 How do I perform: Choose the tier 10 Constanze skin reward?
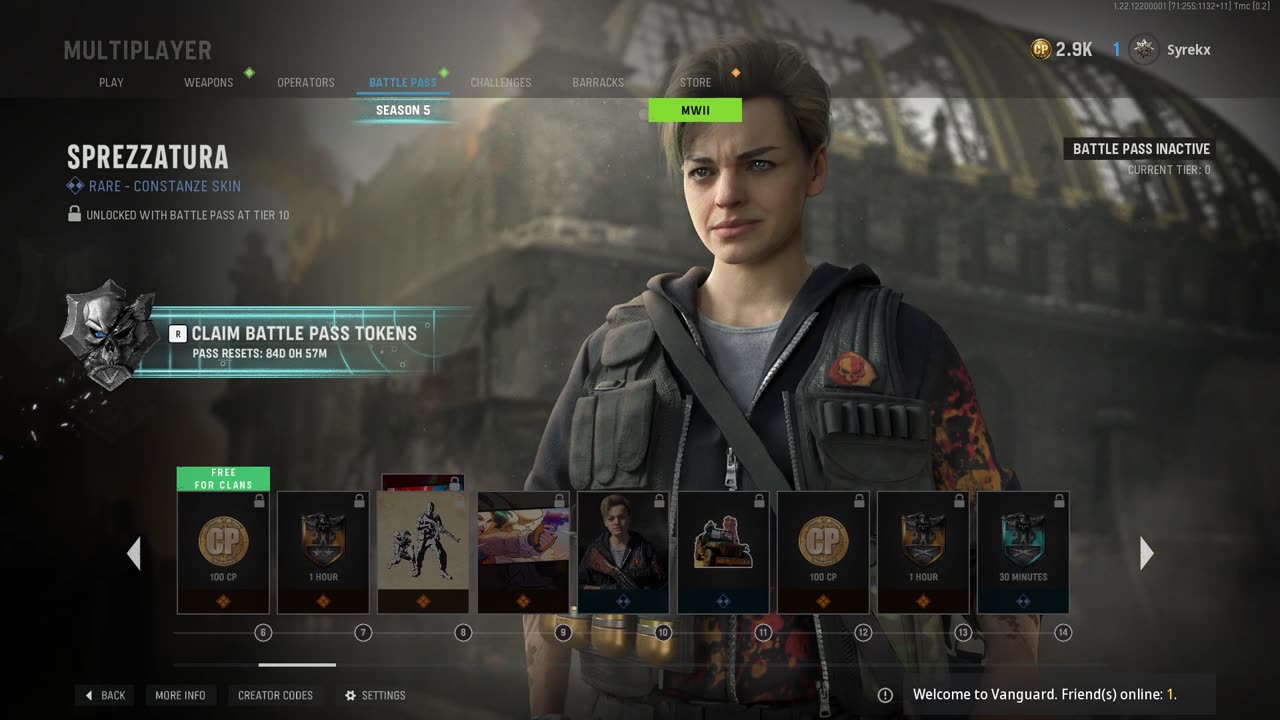[x=623, y=551]
